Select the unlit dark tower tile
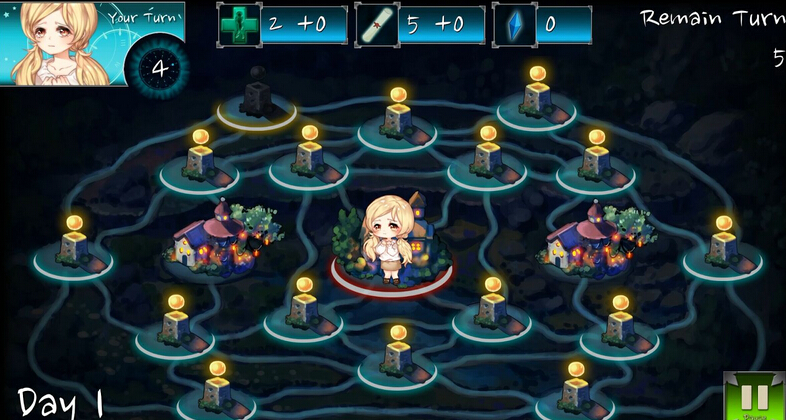 257,101
